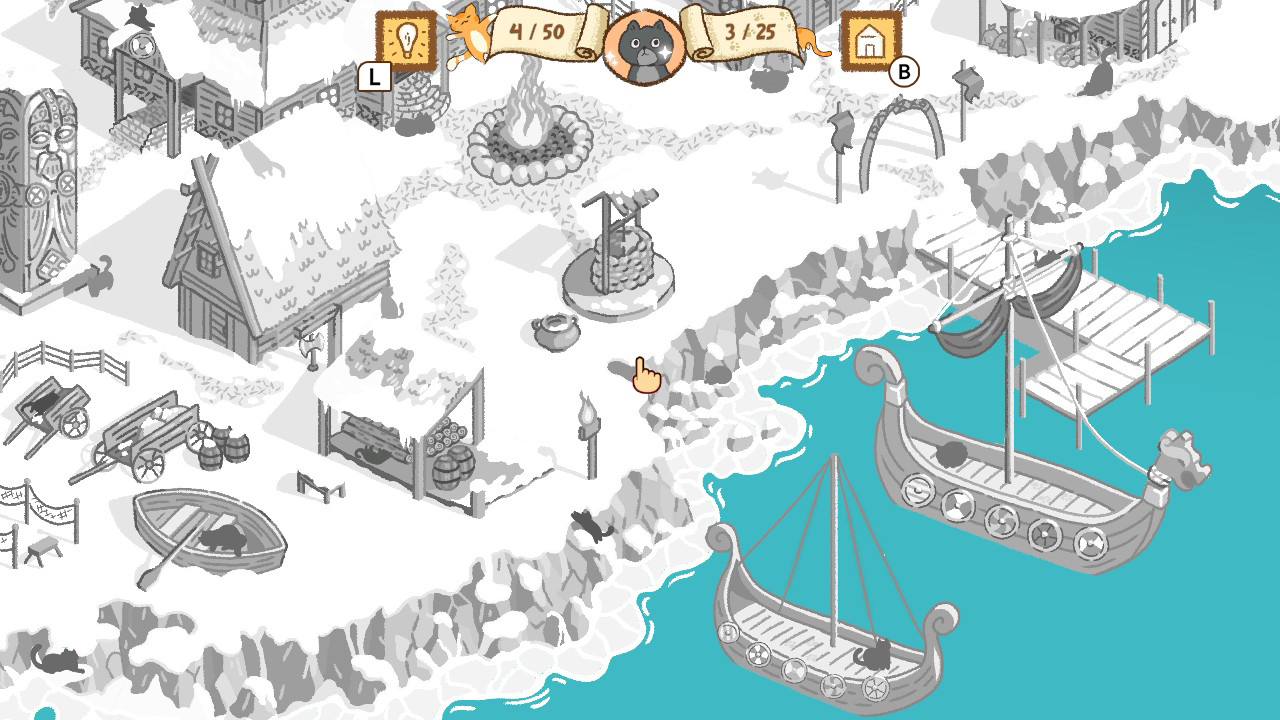Viewport: 1280px width, 720px height.
Task: Select the cat napping in the rowboat
Action: pyautogui.click(x=225, y=539)
